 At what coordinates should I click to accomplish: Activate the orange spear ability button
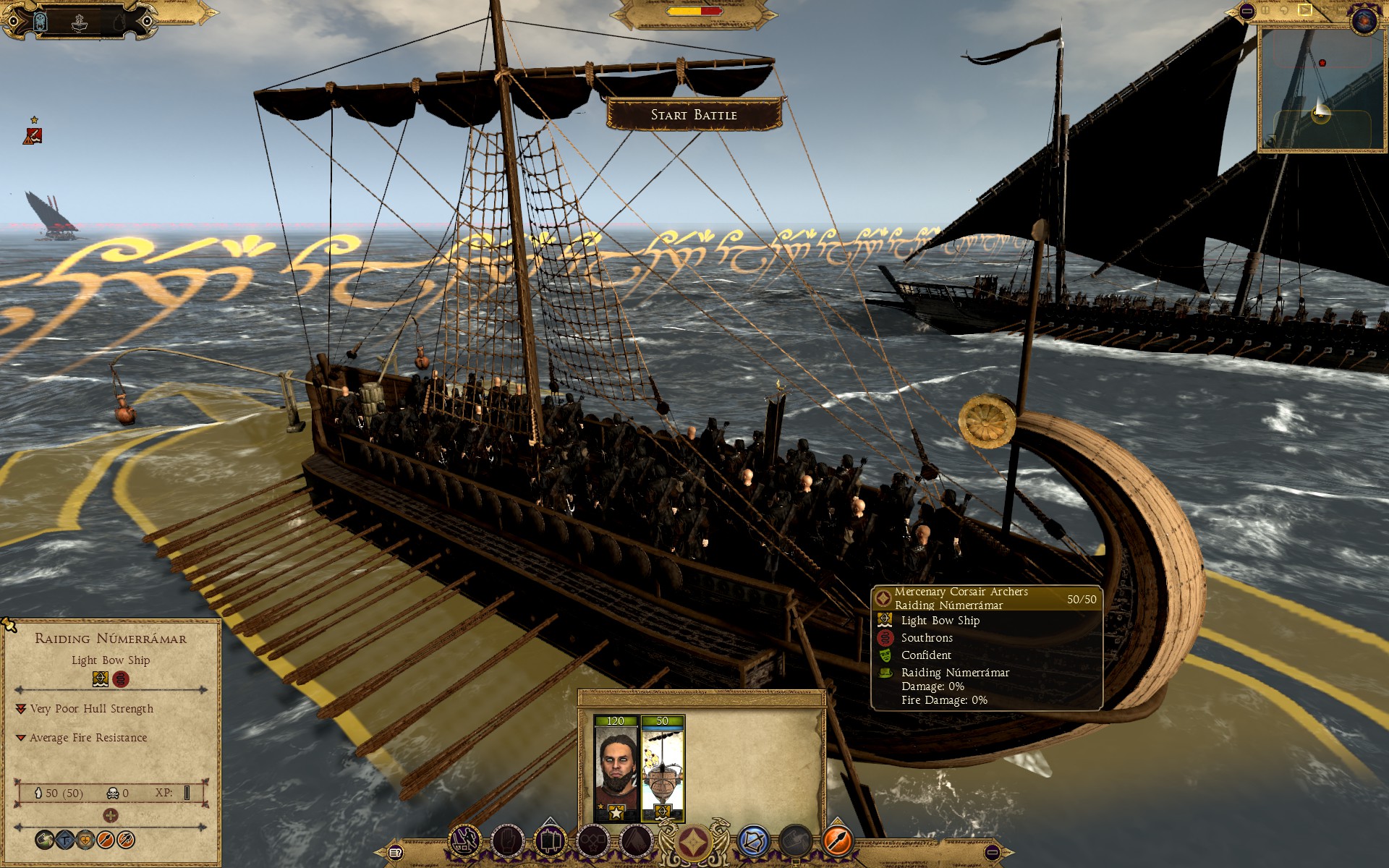coord(837,841)
